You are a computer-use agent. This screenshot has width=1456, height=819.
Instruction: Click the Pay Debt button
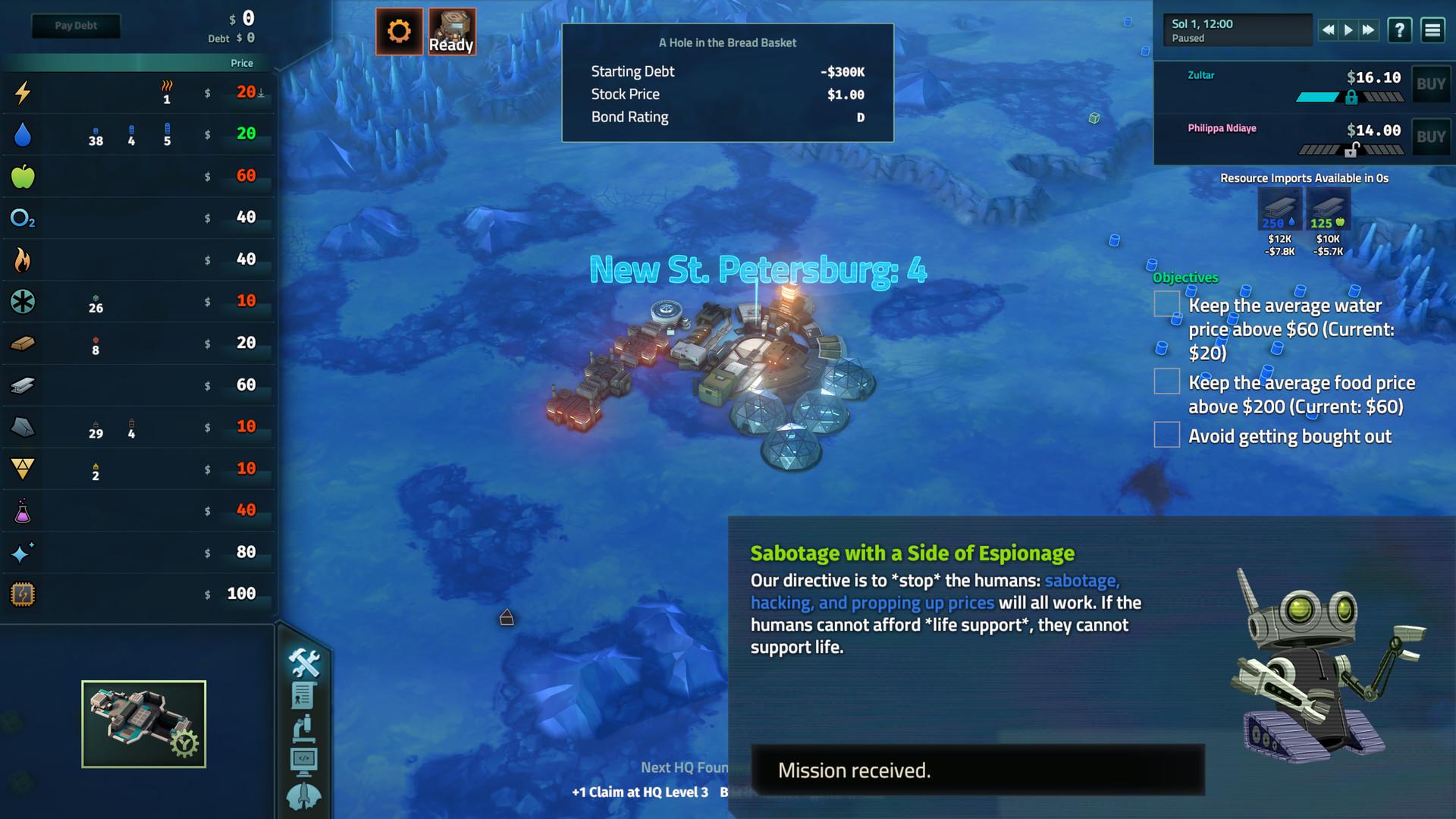click(76, 25)
